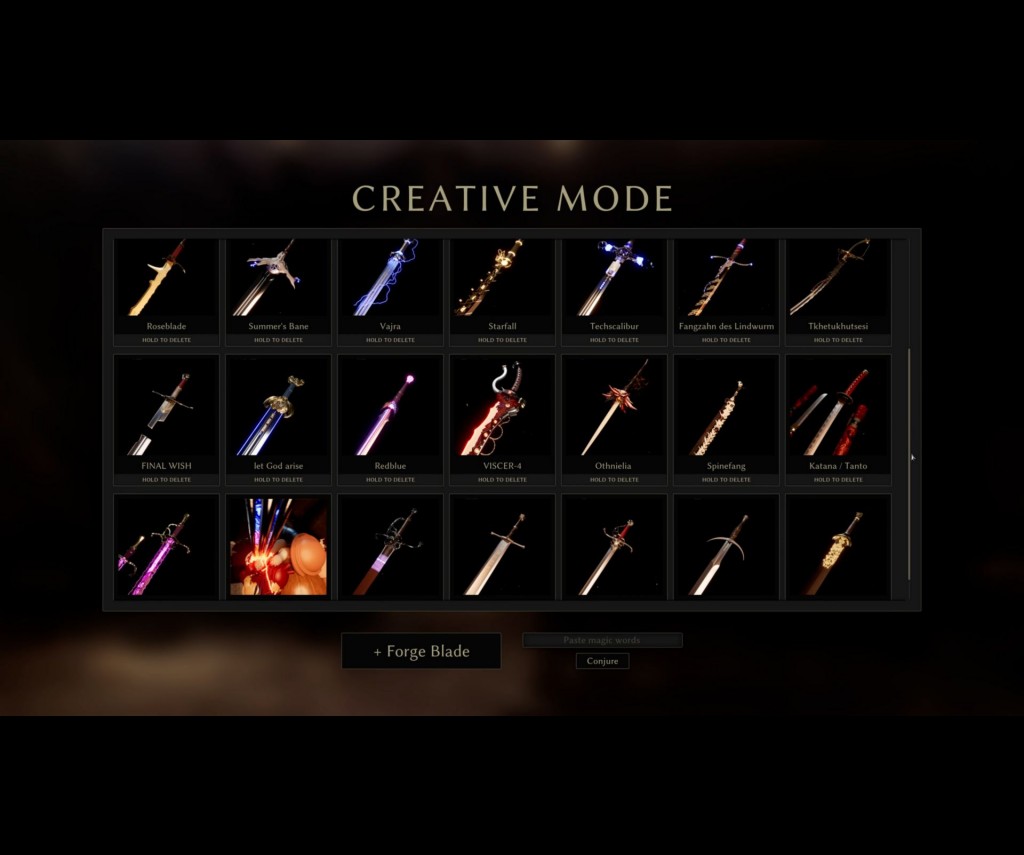This screenshot has width=1024, height=855.
Task: Select the Tkhetukhutsesi sword
Action: (x=838, y=279)
